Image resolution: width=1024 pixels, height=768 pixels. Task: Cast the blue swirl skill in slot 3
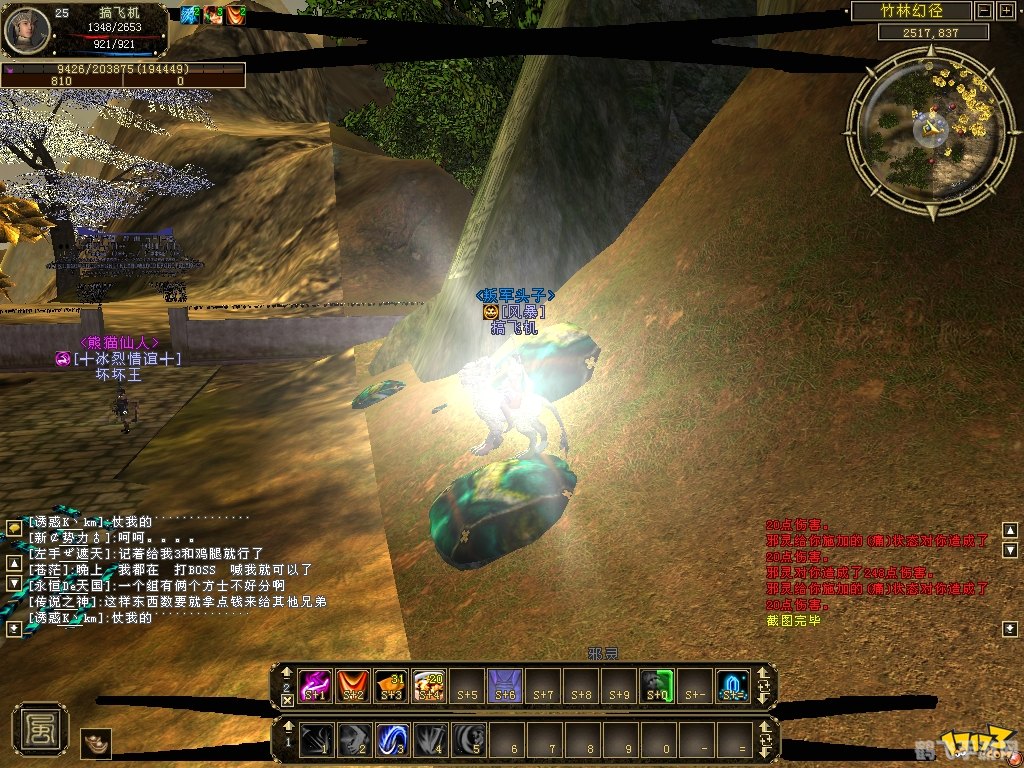[x=393, y=740]
